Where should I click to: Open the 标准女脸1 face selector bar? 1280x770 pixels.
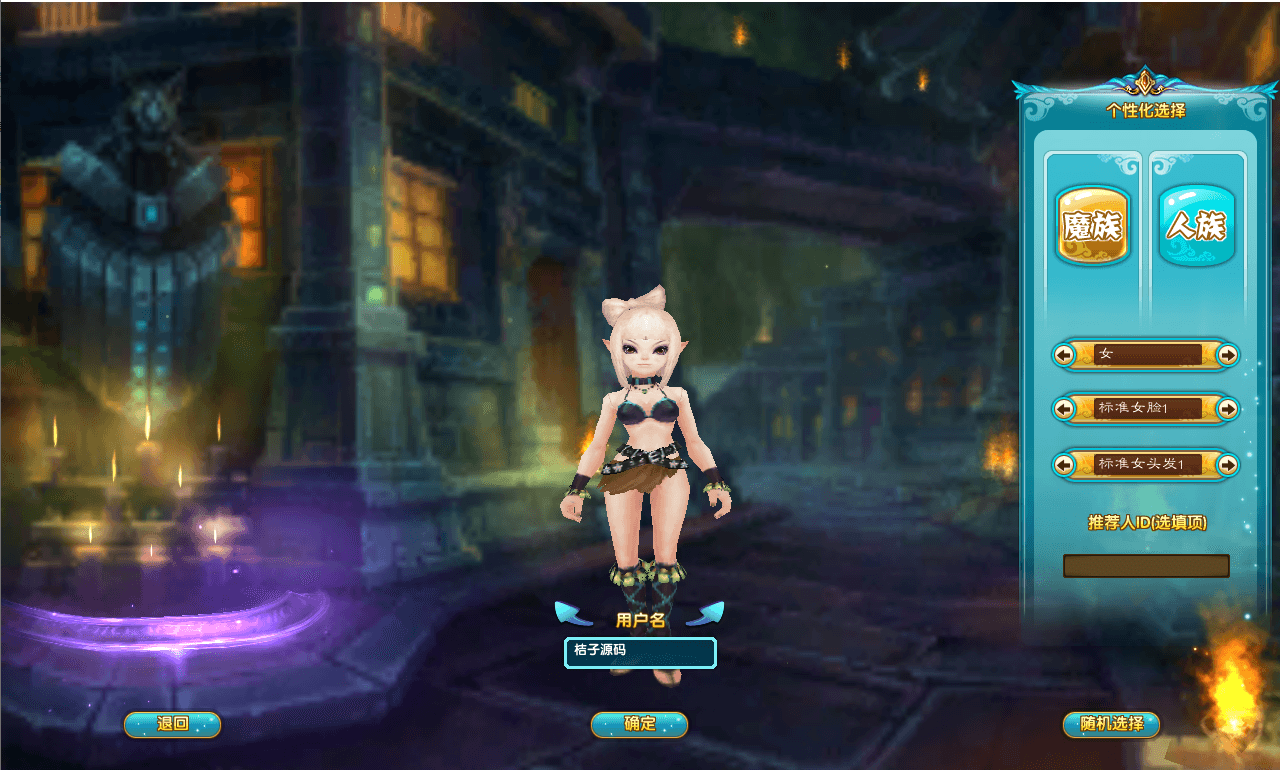[x=1146, y=409]
